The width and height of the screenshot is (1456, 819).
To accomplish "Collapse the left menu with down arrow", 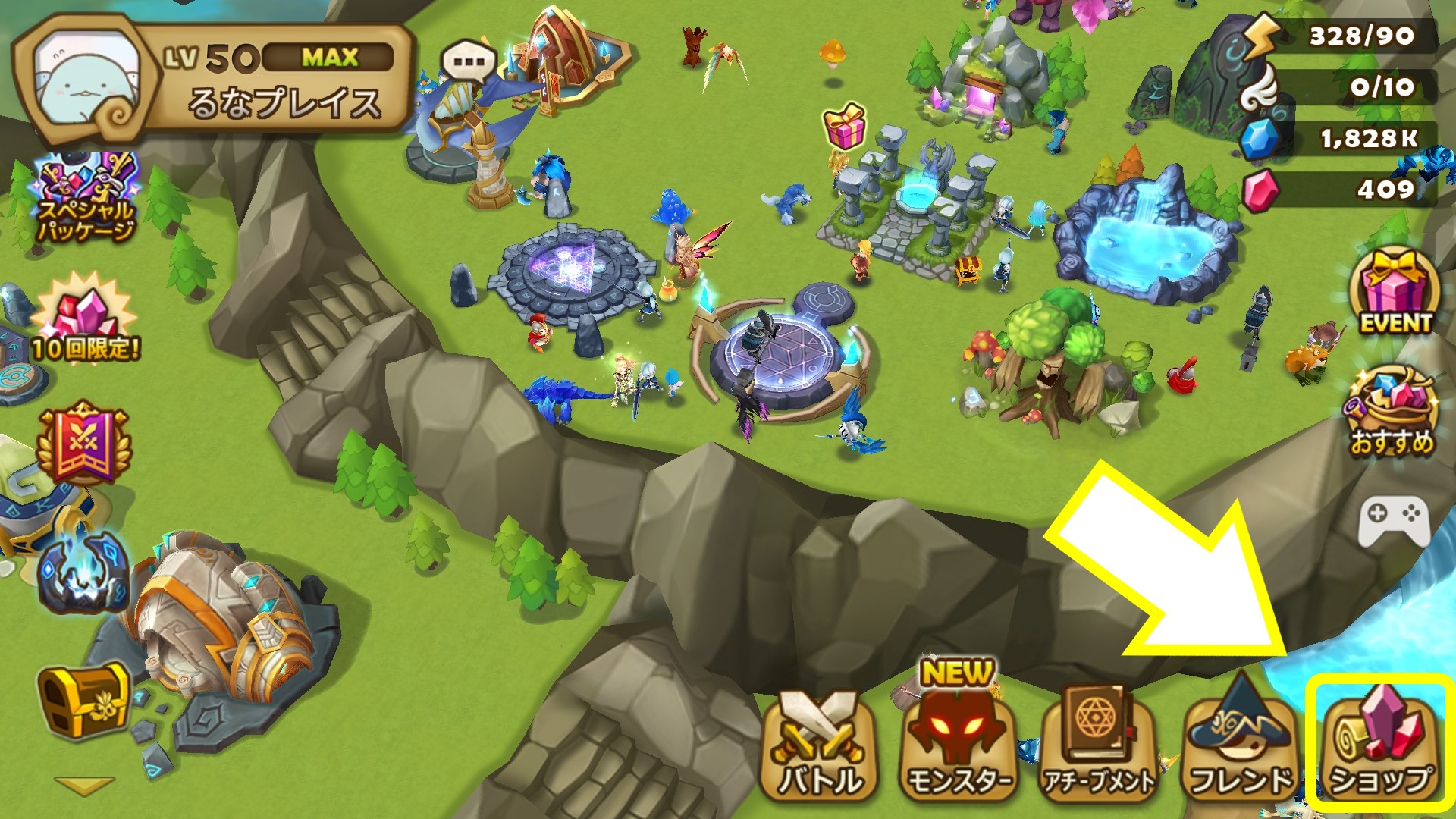I will pyautogui.click(x=83, y=785).
